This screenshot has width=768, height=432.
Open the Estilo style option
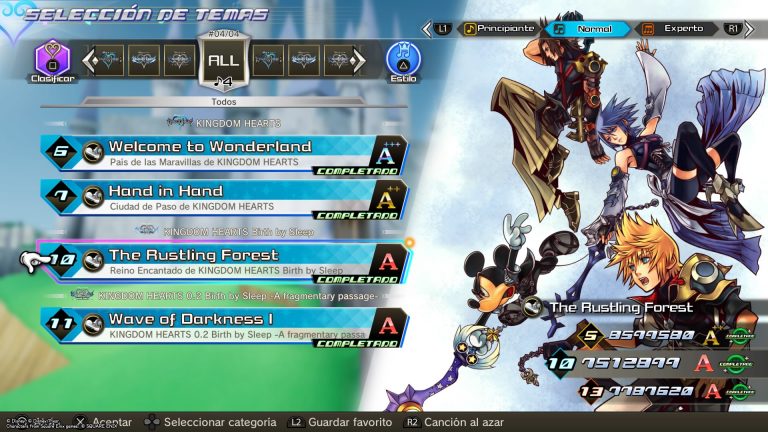point(403,59)
